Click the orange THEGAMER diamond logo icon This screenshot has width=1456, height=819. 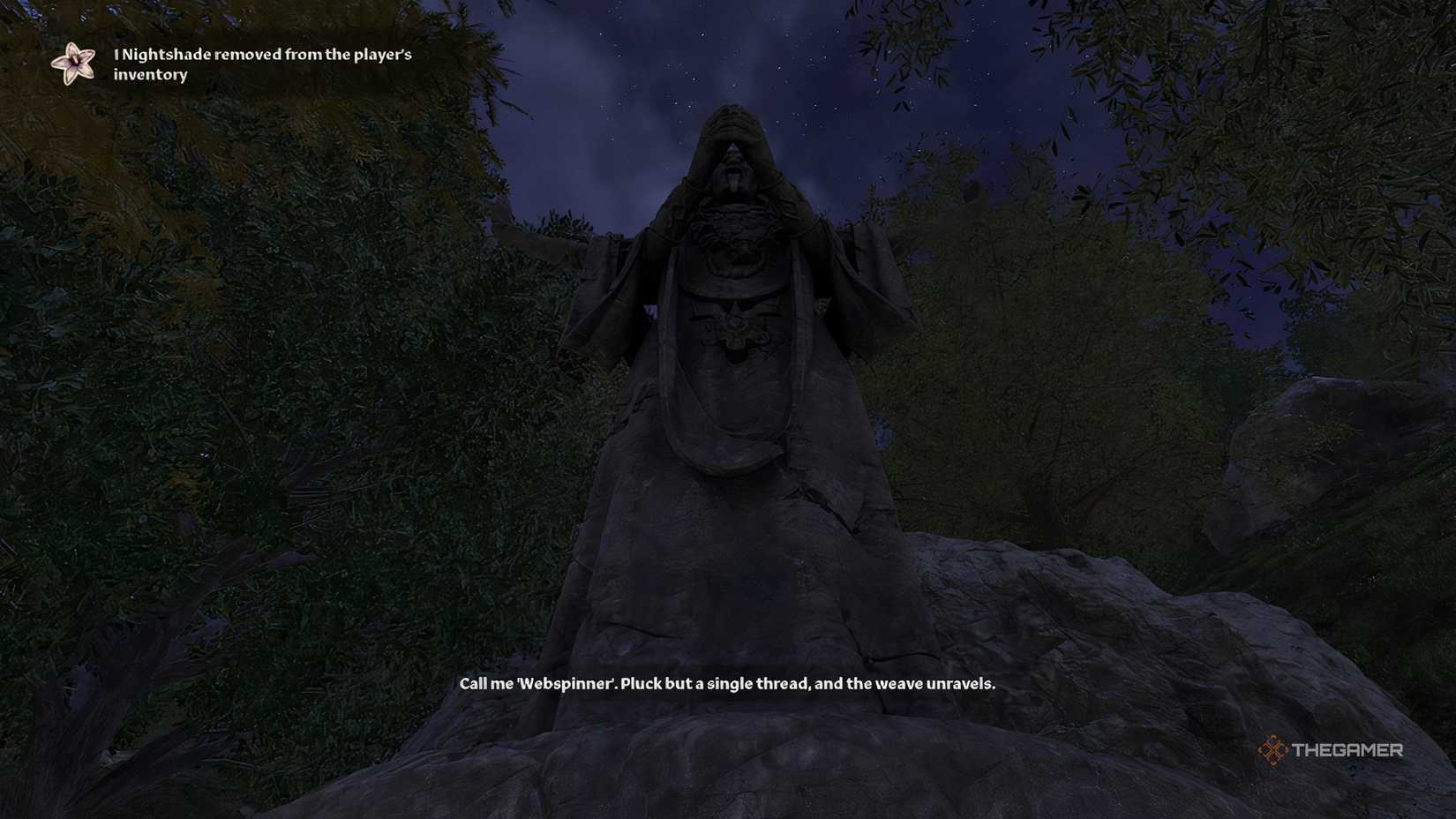(x=1271, y=751)
